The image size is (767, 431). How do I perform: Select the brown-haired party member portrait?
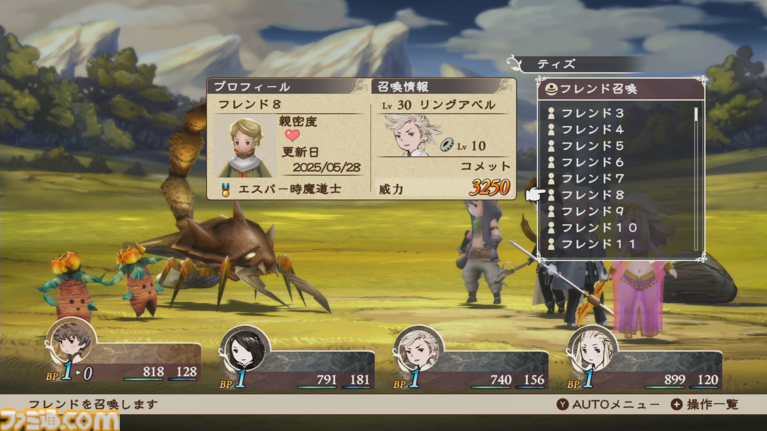click(72, 346)
